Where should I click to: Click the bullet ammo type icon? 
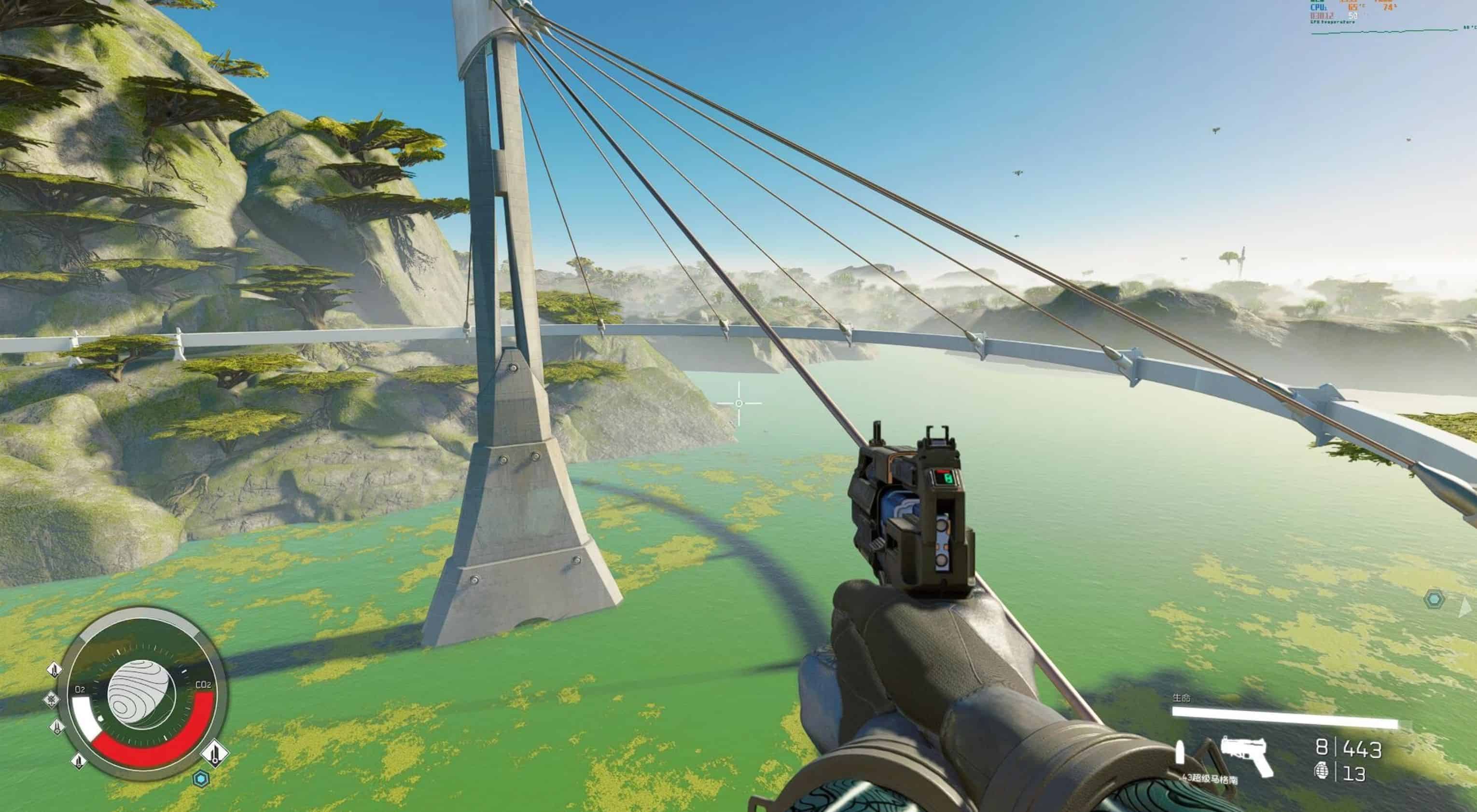(1180, 752)
